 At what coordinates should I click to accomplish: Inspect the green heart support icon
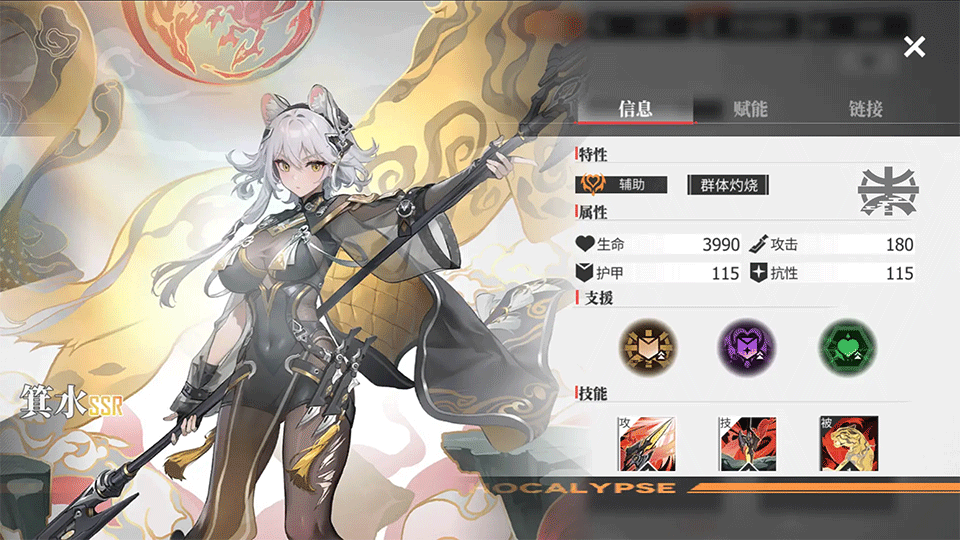tap(845, 348)
